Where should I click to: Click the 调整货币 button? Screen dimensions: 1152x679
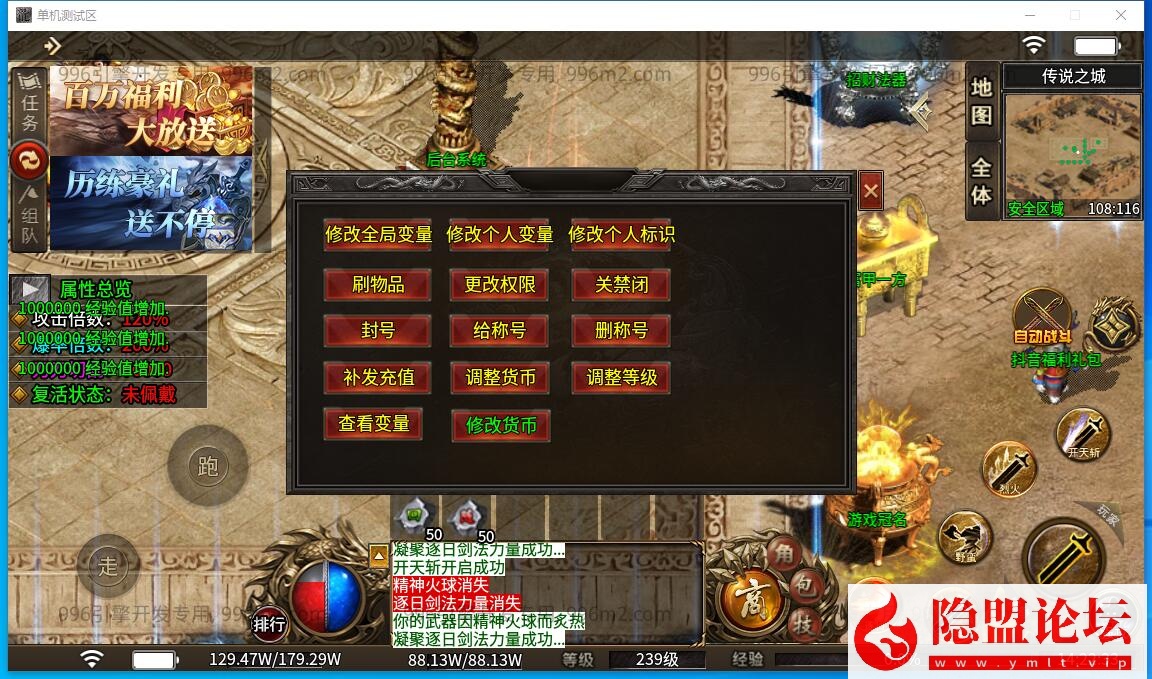[500, 378]
